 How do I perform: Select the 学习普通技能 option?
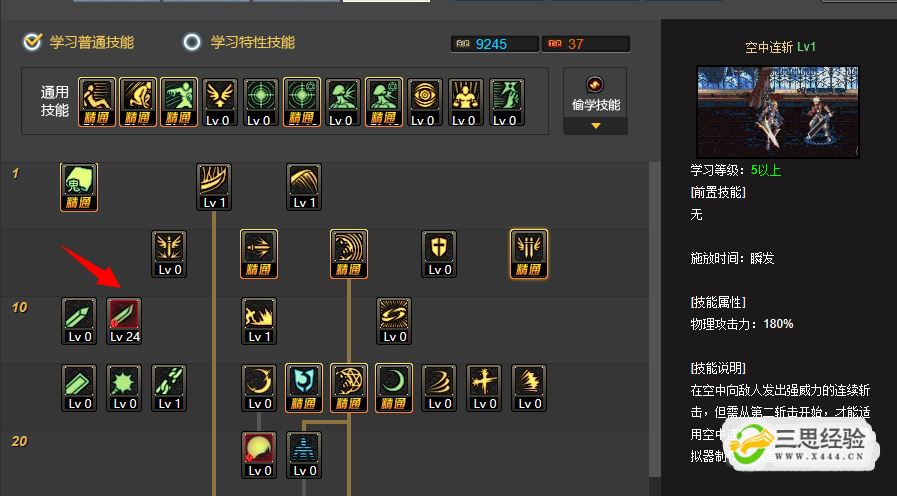[x=80, y=43]
